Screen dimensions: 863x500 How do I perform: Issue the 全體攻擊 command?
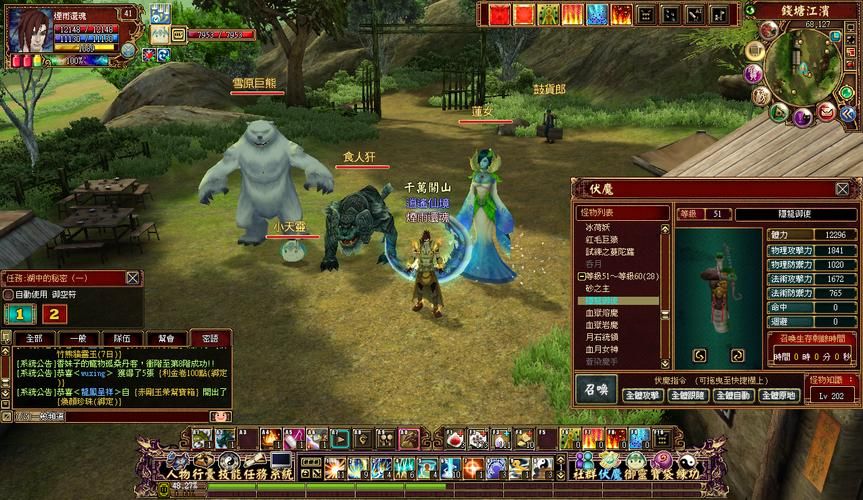pos(644,395)
